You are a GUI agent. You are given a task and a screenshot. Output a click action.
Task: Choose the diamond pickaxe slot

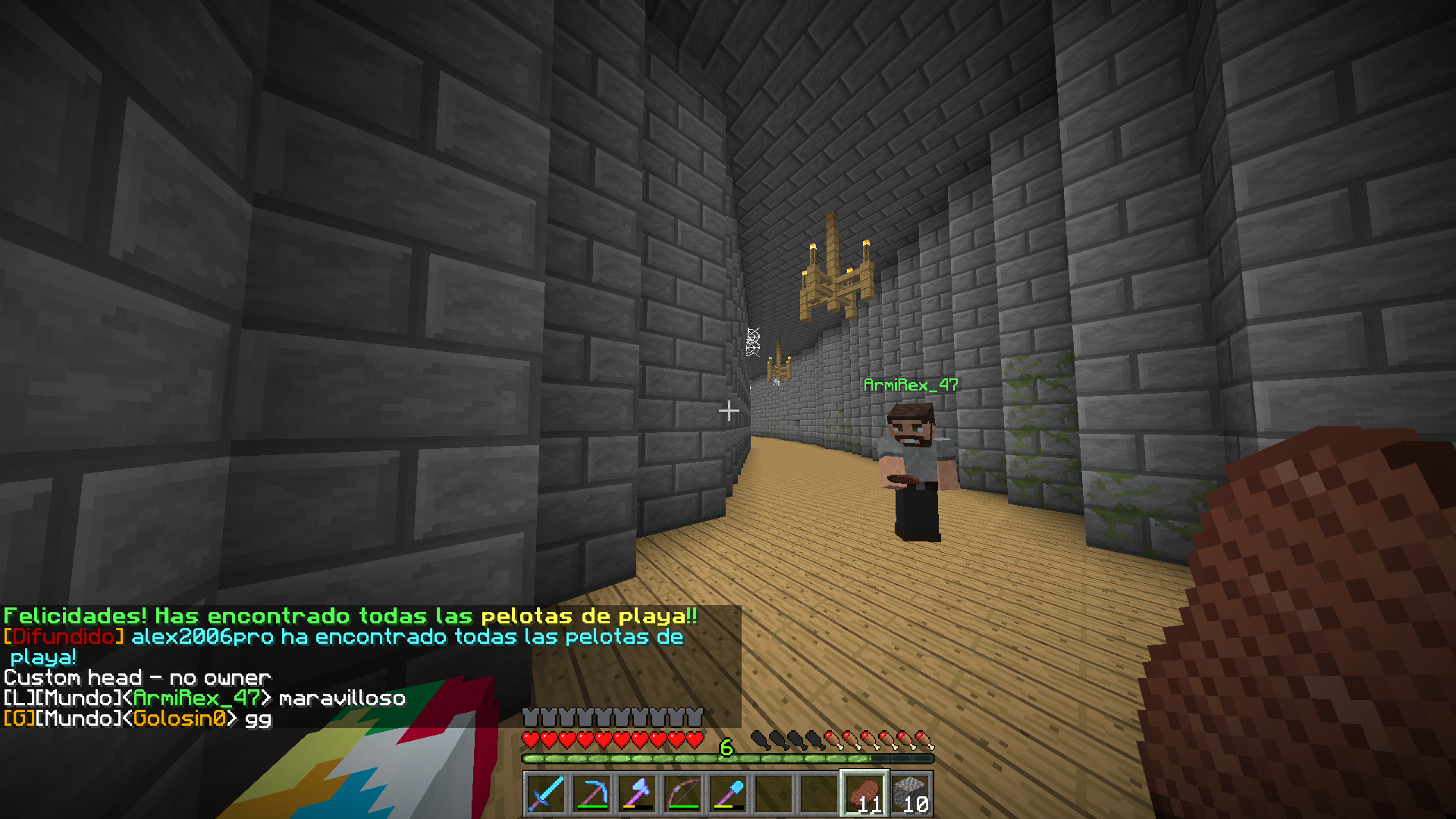591,794
